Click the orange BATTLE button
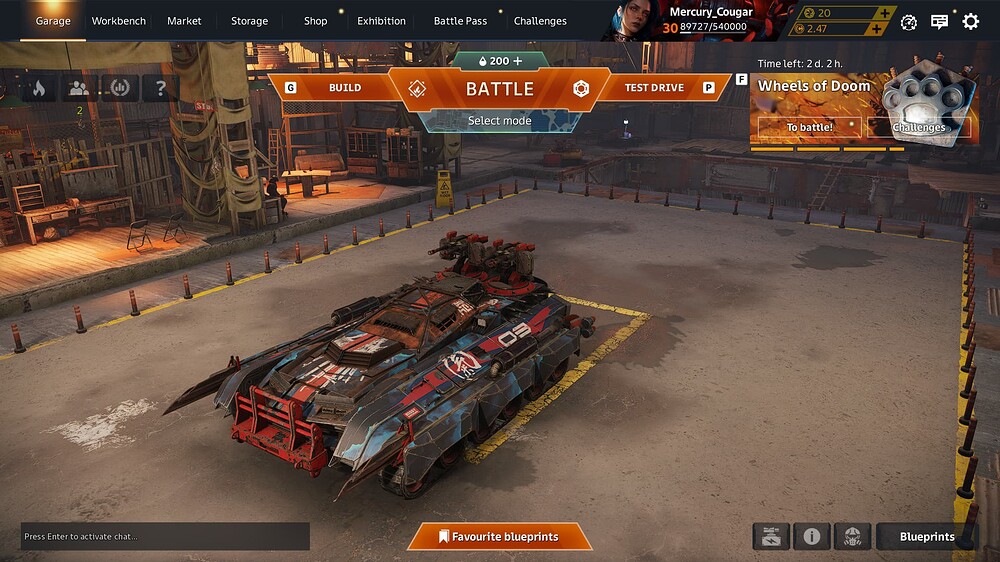Screen dimensions: 1000x562 click(499, 89)
